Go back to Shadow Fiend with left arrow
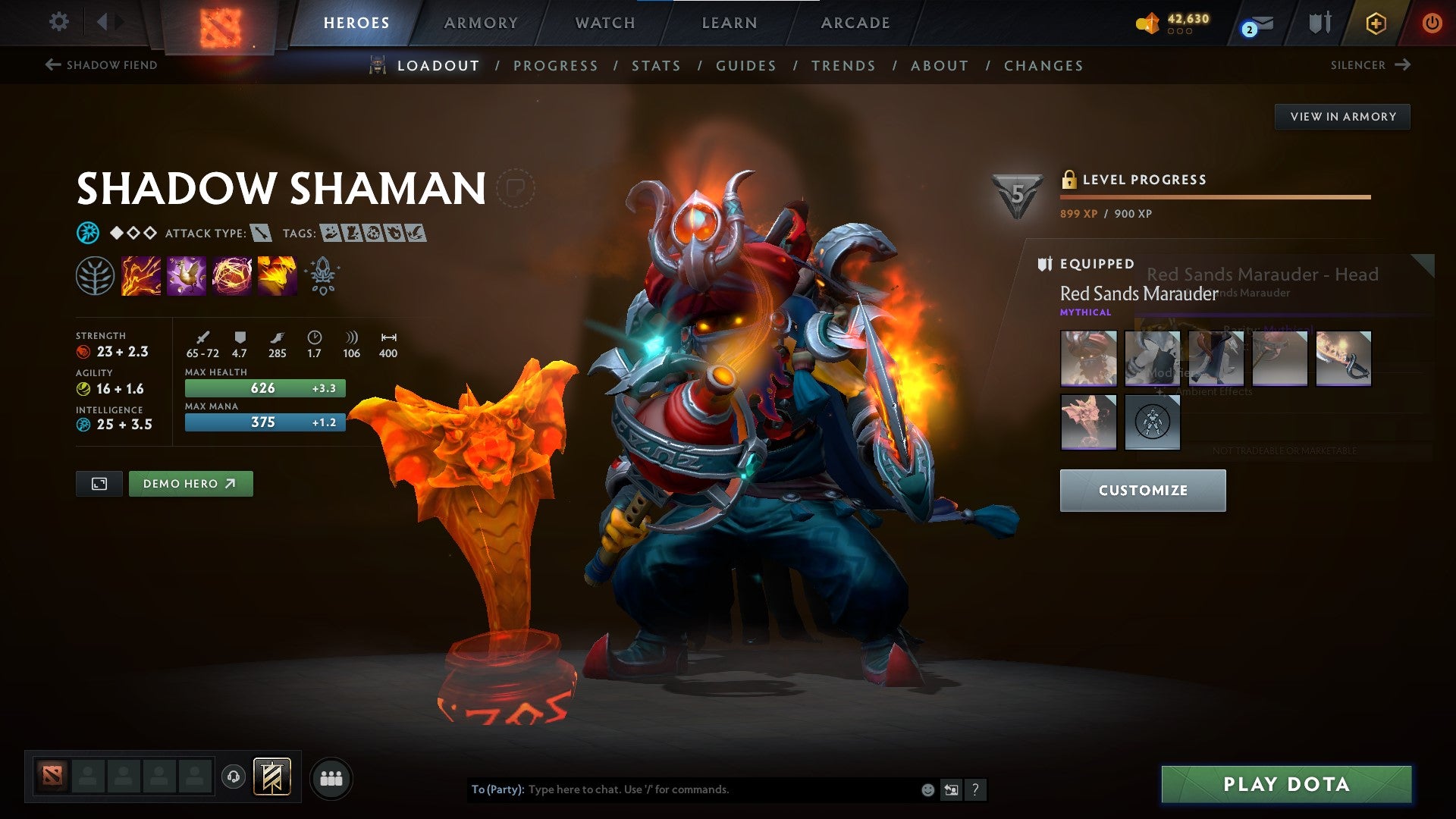The image size is (1456, 819). tap(52, 65)
